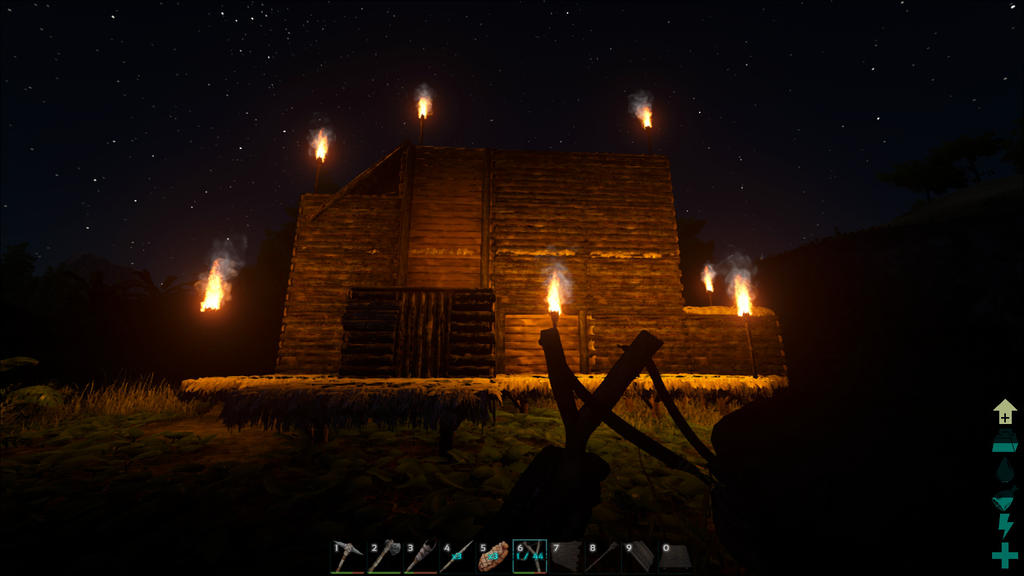Click the highlighted slingshot slot 6
Viewport: 1024px width, 576px height.
click(x=529, y=556)
